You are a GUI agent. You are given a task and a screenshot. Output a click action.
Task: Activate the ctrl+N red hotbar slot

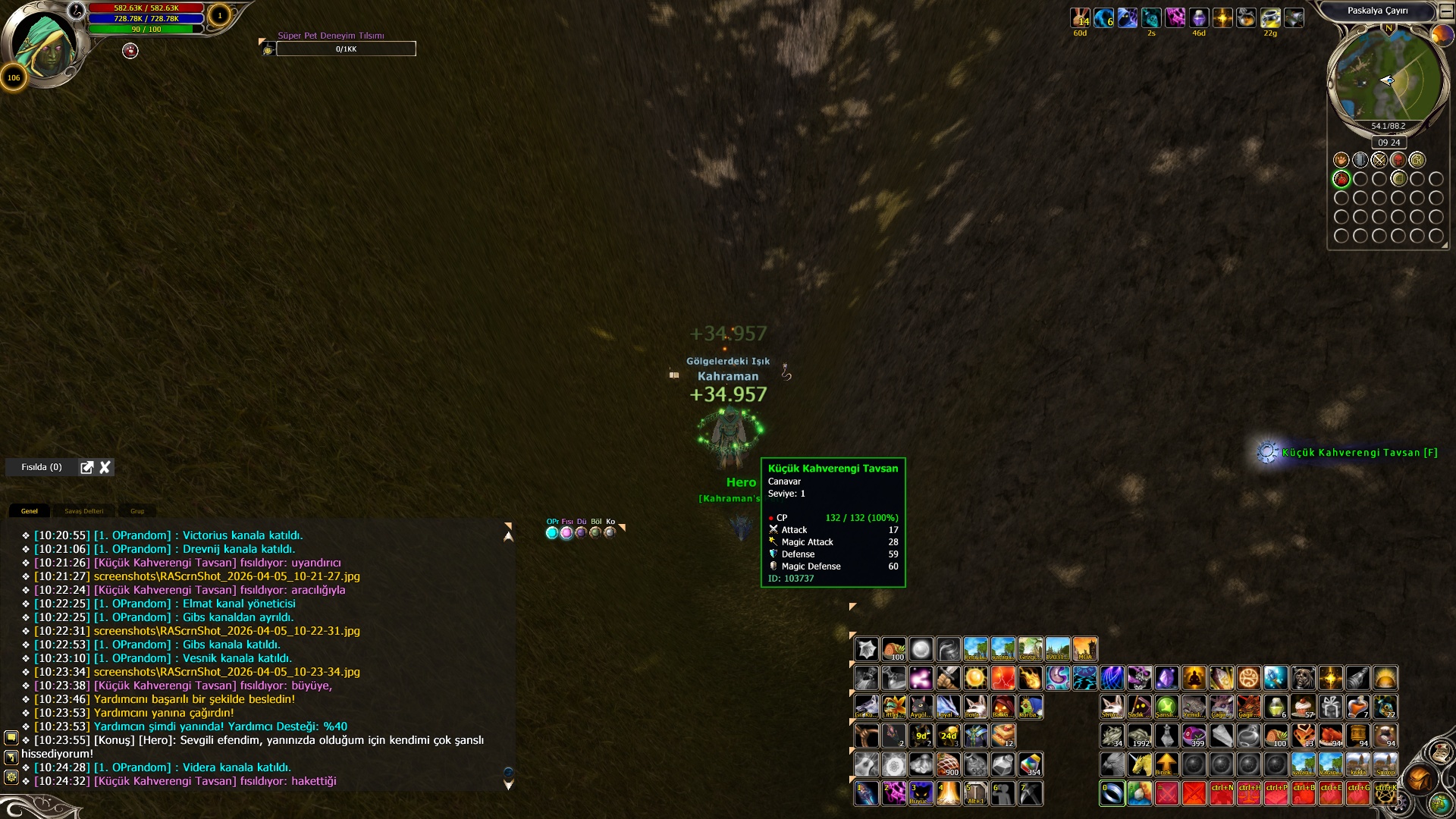point(1221,793)
